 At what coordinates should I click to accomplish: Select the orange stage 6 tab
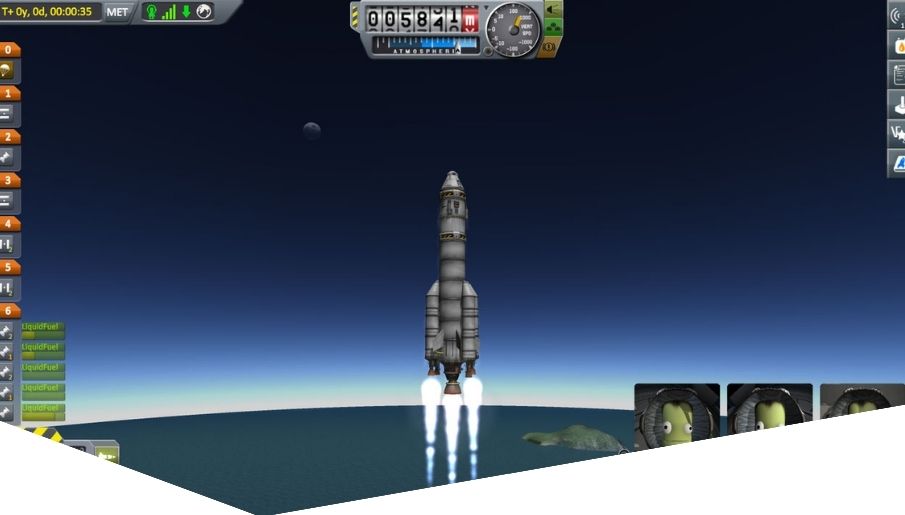(x=9, y=311)
